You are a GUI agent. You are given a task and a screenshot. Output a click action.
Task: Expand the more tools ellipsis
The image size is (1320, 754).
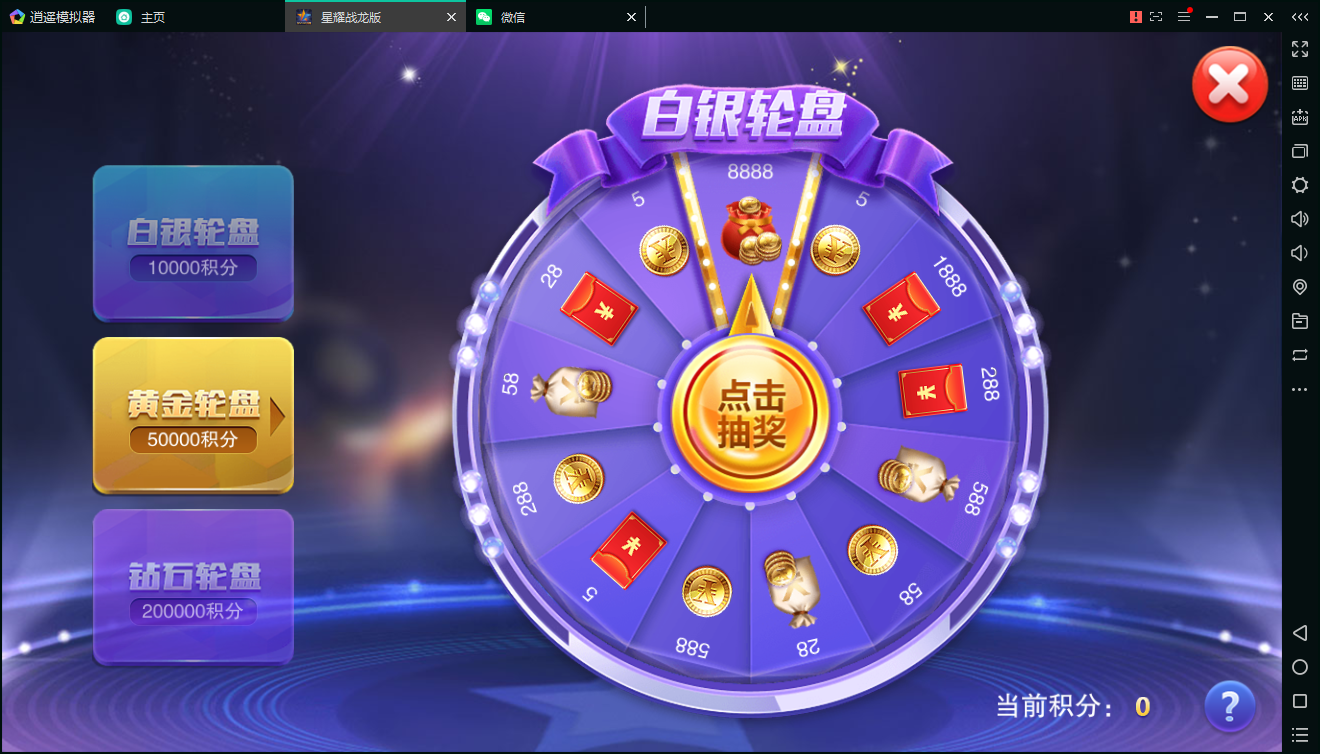pos(1299,389)
